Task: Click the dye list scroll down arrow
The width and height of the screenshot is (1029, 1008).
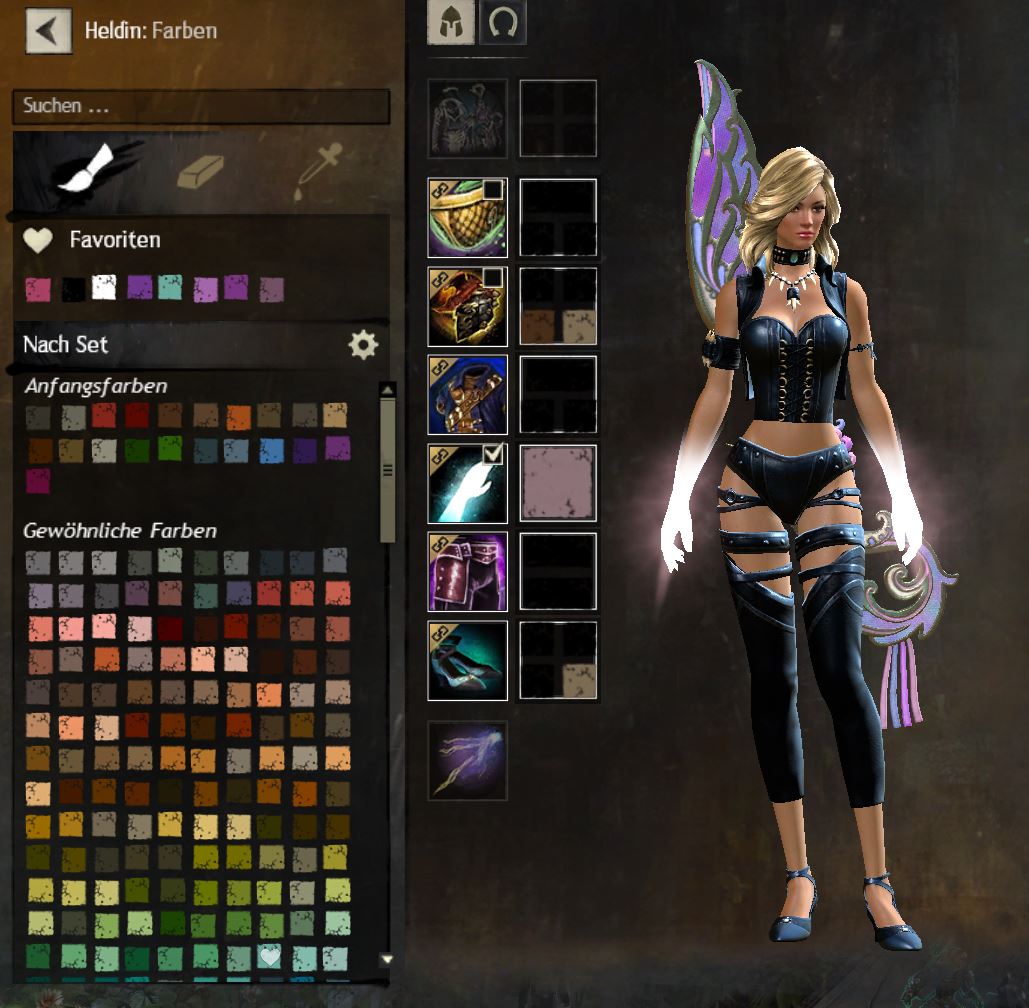Action: pyautogui.click(x=387, y=960)
